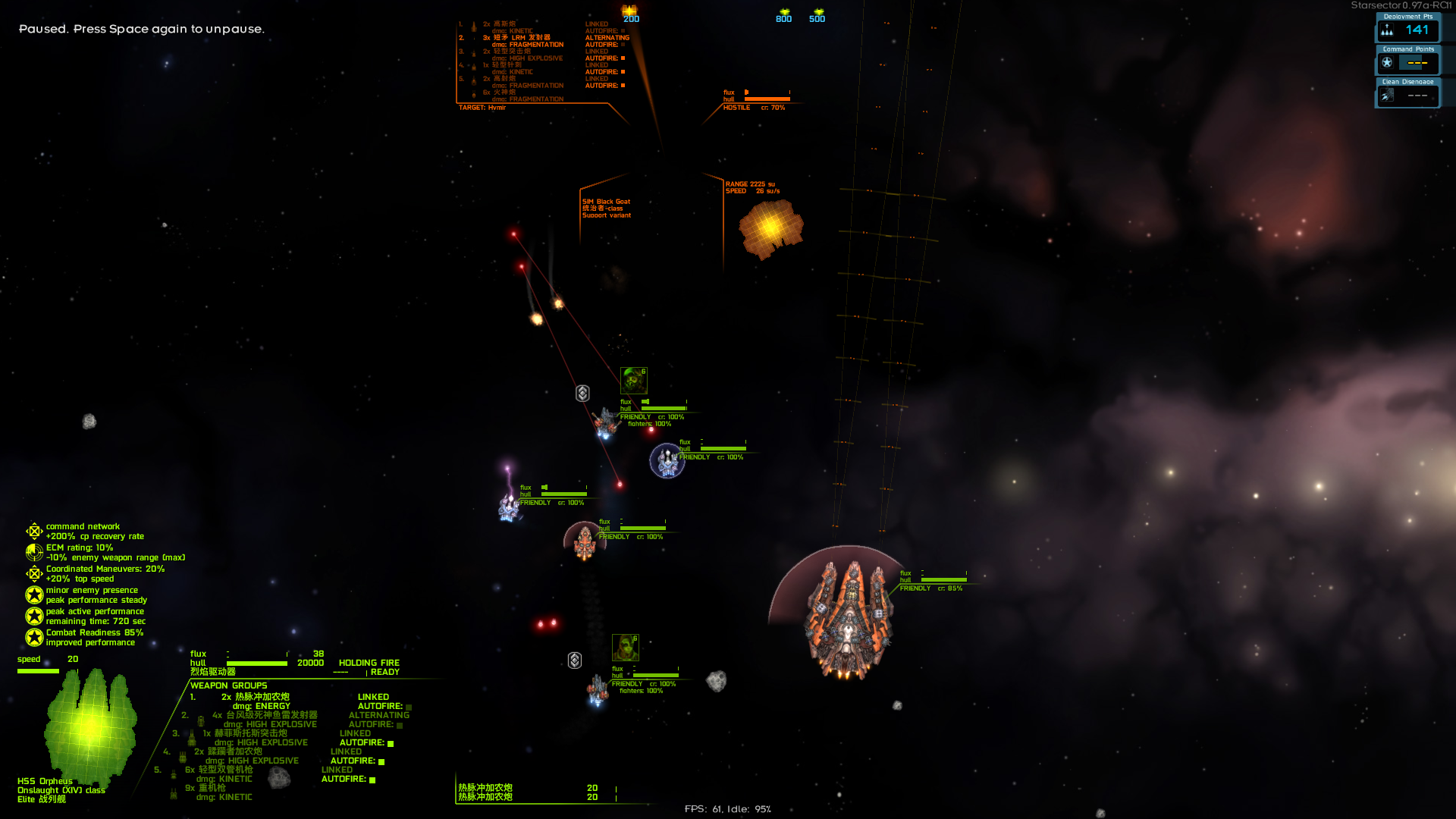Click the Combat Readiness 85% status icon
The image size is (1456, 819).
point(34,637)
